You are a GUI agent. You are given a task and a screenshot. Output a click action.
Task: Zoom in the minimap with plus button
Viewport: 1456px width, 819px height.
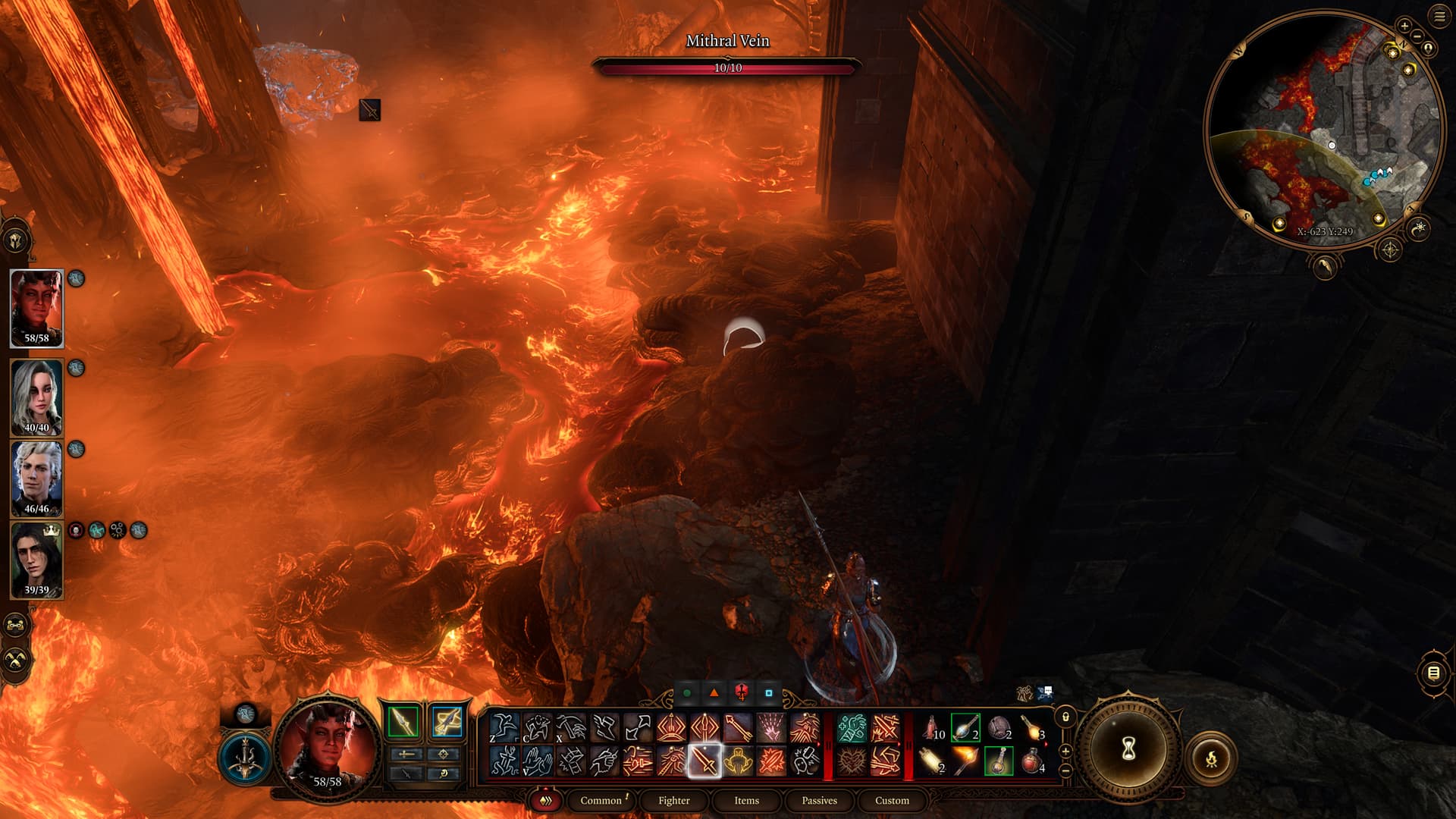pyautogui.click(x=1404, y=26)
